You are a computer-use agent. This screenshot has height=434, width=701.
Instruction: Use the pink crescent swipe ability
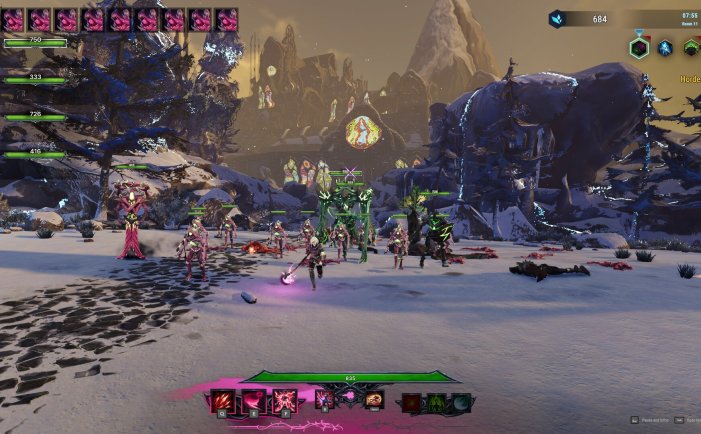pos(254,401)
